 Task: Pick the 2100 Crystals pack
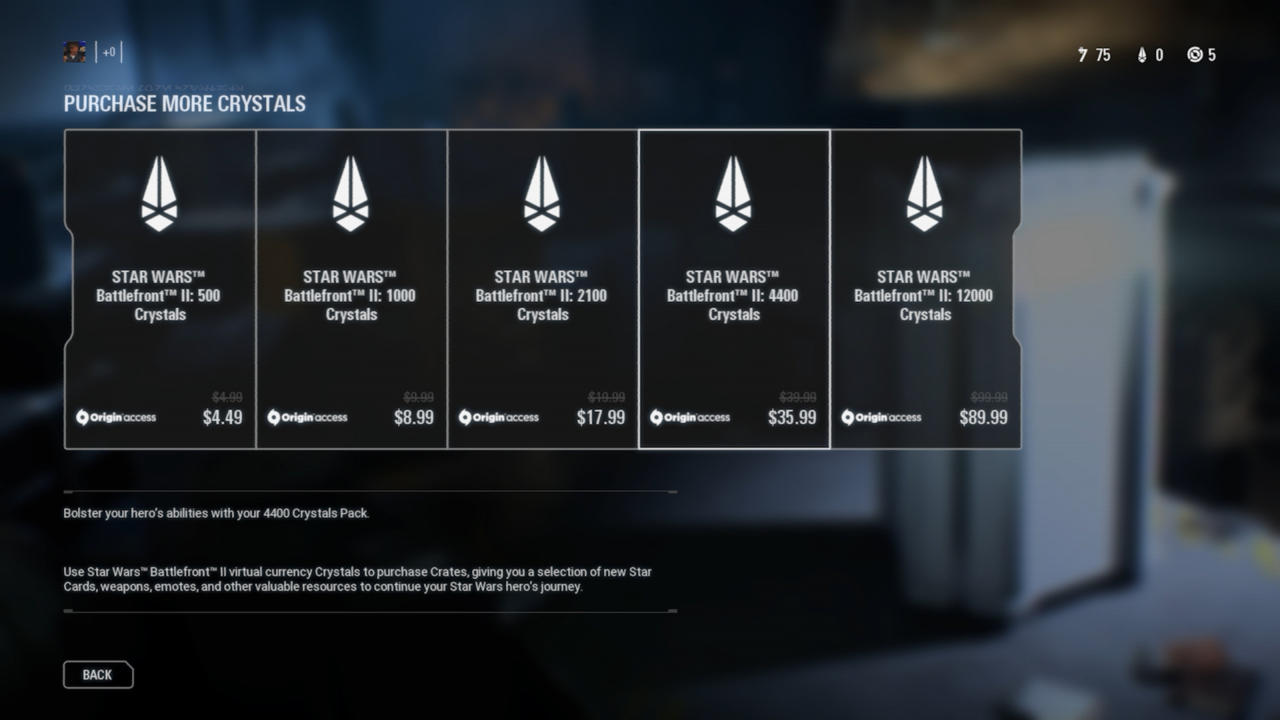[542, 290]
